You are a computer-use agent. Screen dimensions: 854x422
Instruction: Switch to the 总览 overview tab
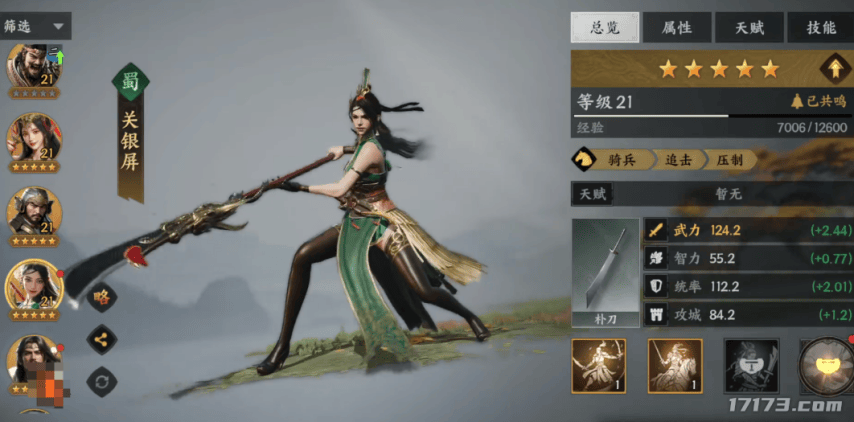[605, 27]
